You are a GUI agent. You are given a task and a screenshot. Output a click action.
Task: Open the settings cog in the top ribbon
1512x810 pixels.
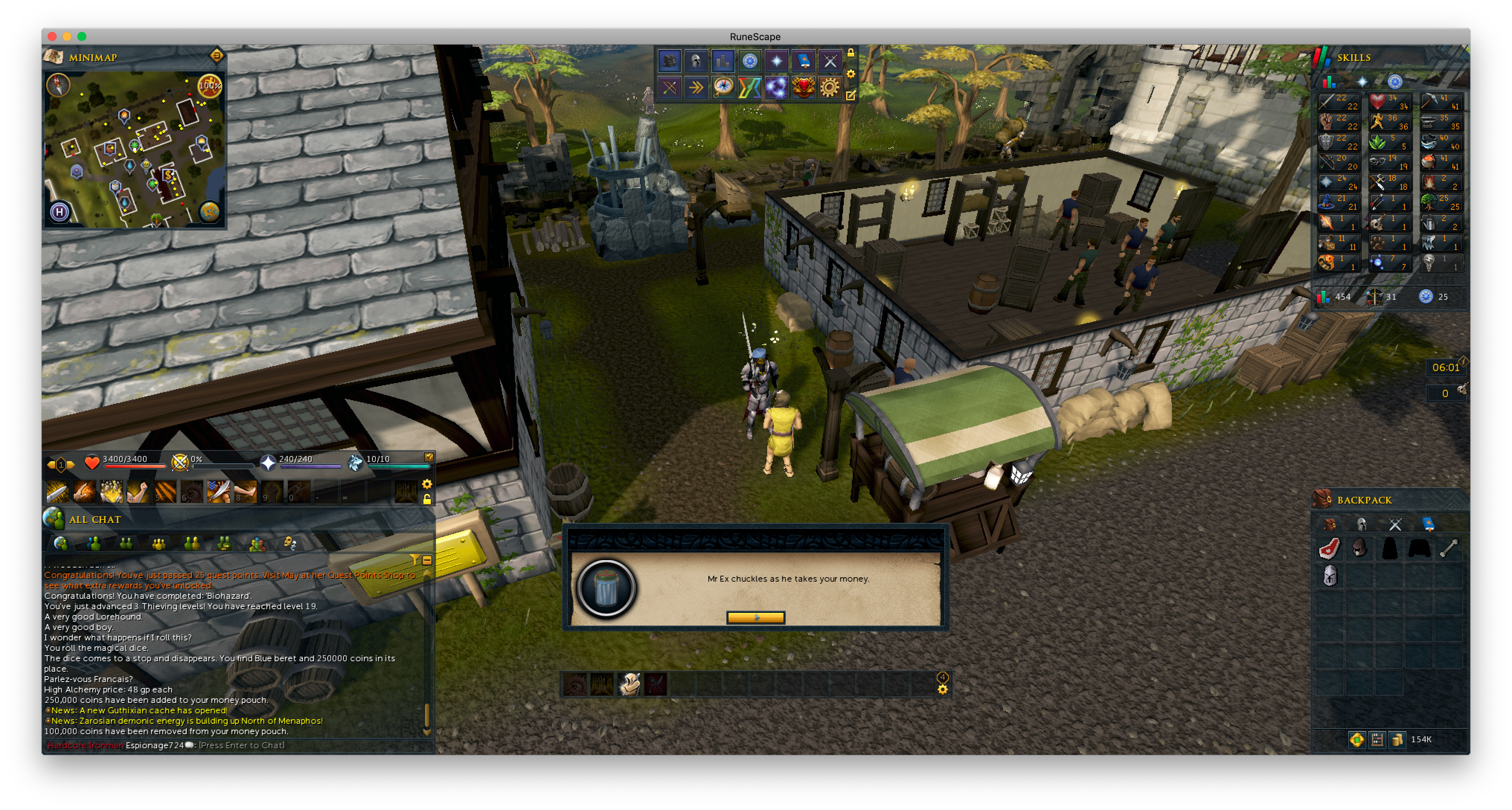coord(829,88)
